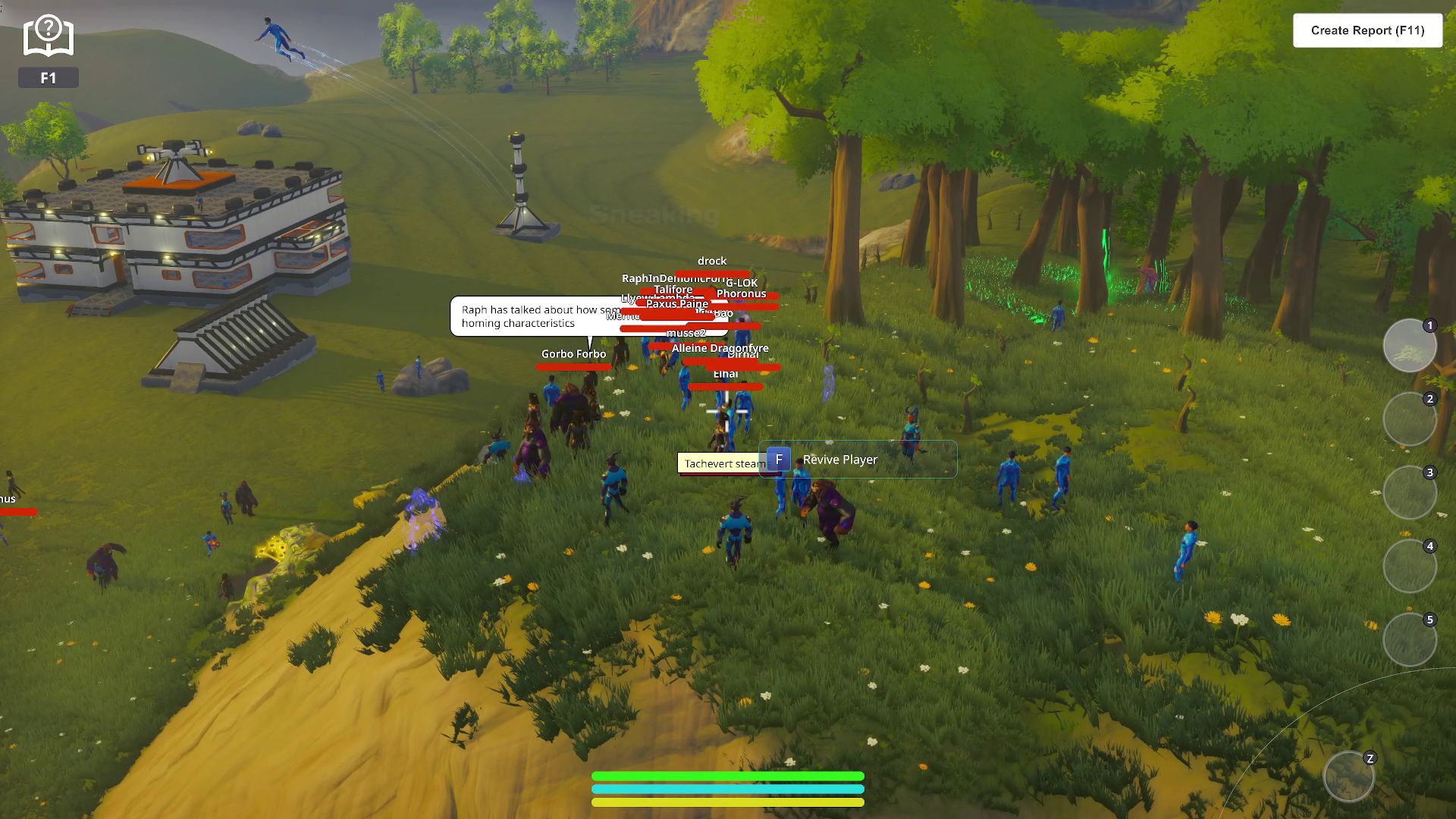The height and width of the screenshot is (819, 1456).
Task: Select ability slot number 1
Action: pyautogui.click(x=1409, y=346)
